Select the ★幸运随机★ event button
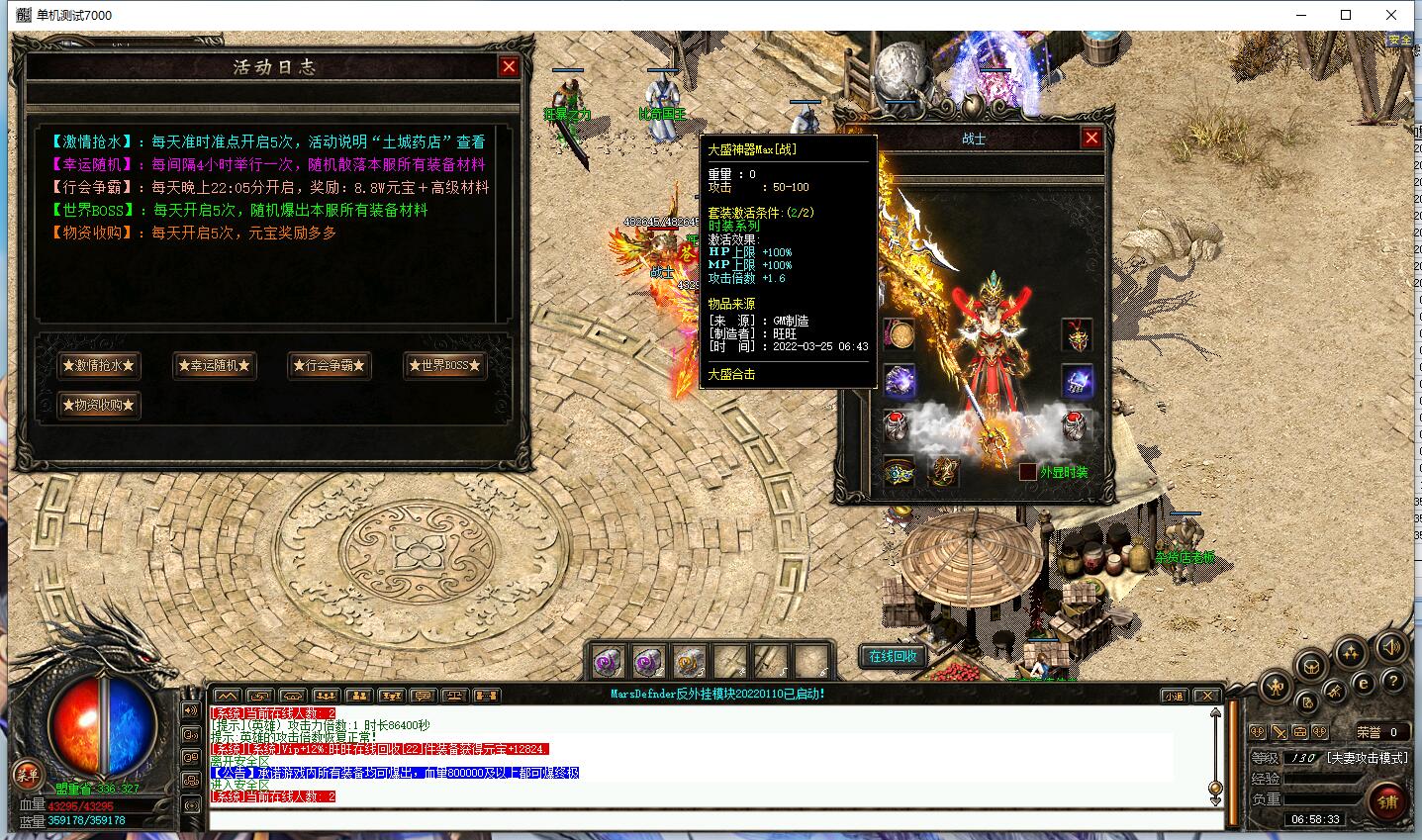This screenshot has width=1422, height=840. [214, 365]
